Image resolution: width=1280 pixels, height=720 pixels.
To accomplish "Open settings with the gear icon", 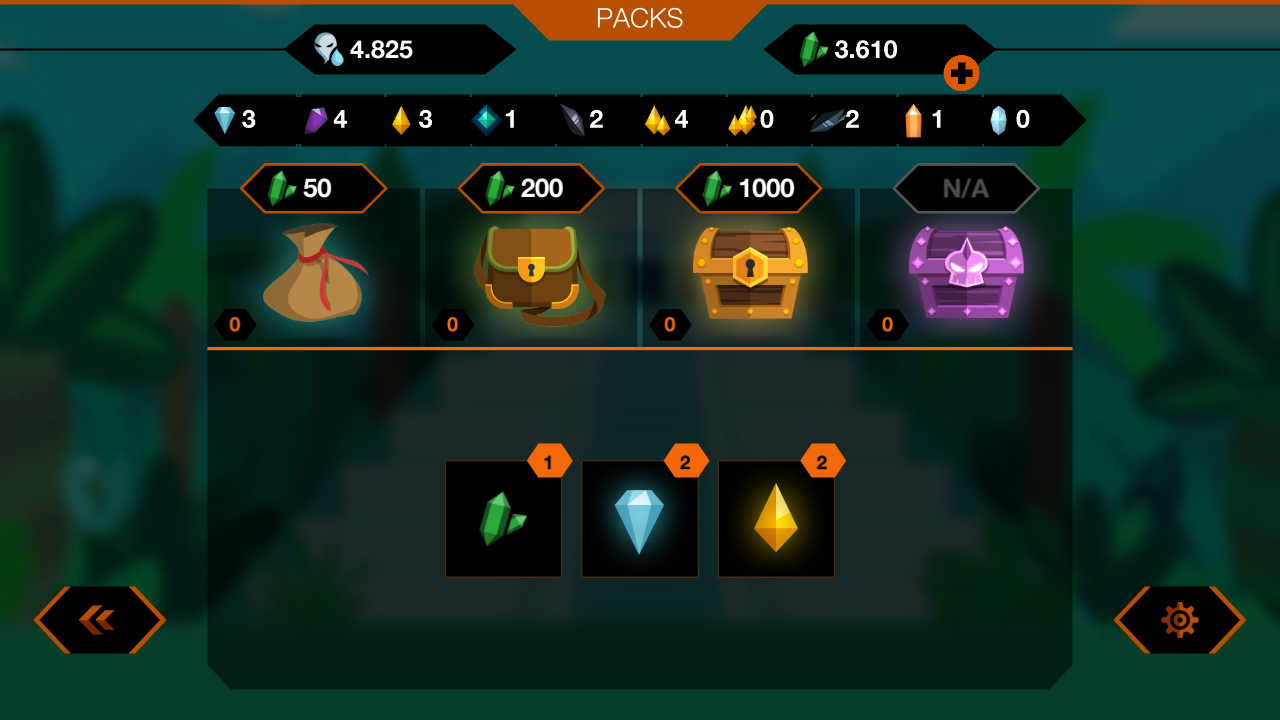I will click(1179, 620).
